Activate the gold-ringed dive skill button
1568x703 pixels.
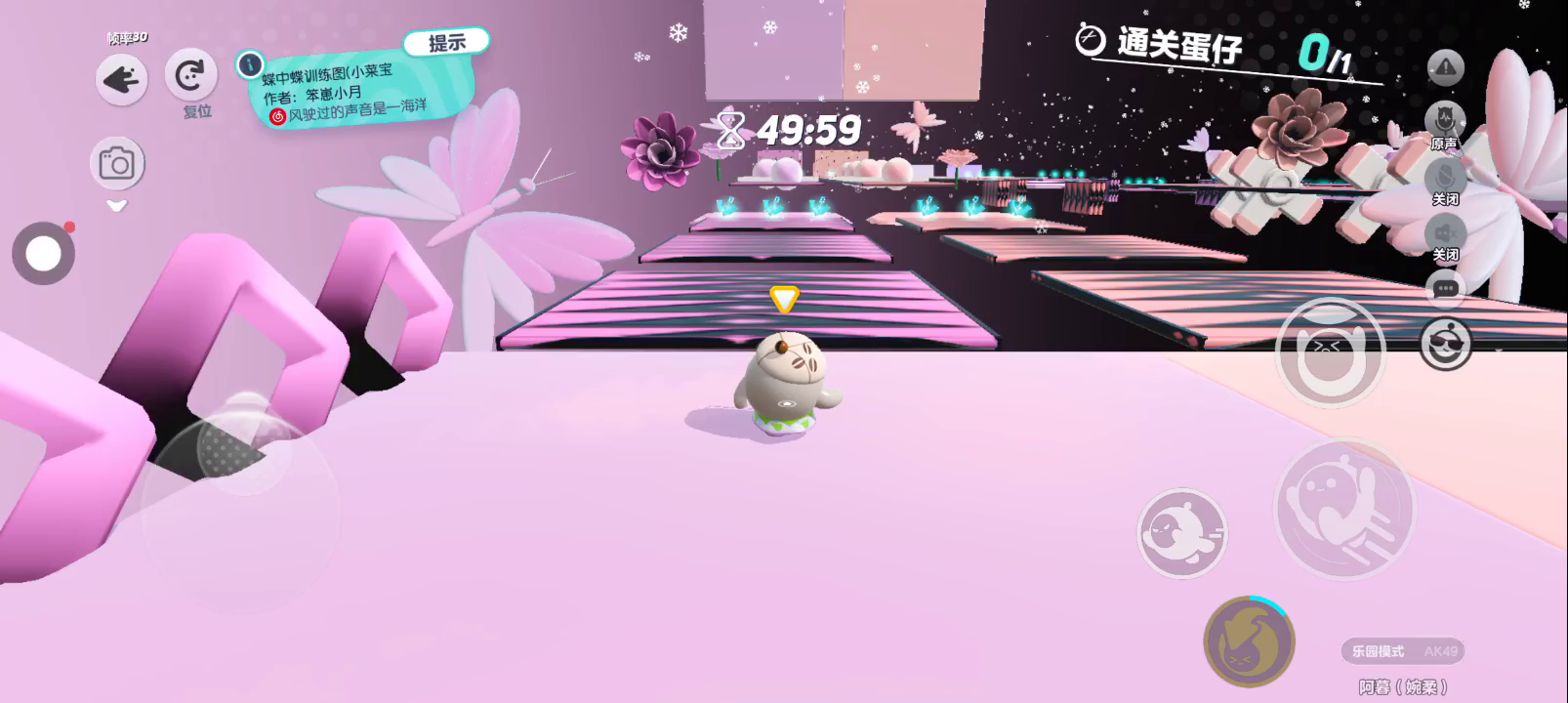[x=1249, y=641]
